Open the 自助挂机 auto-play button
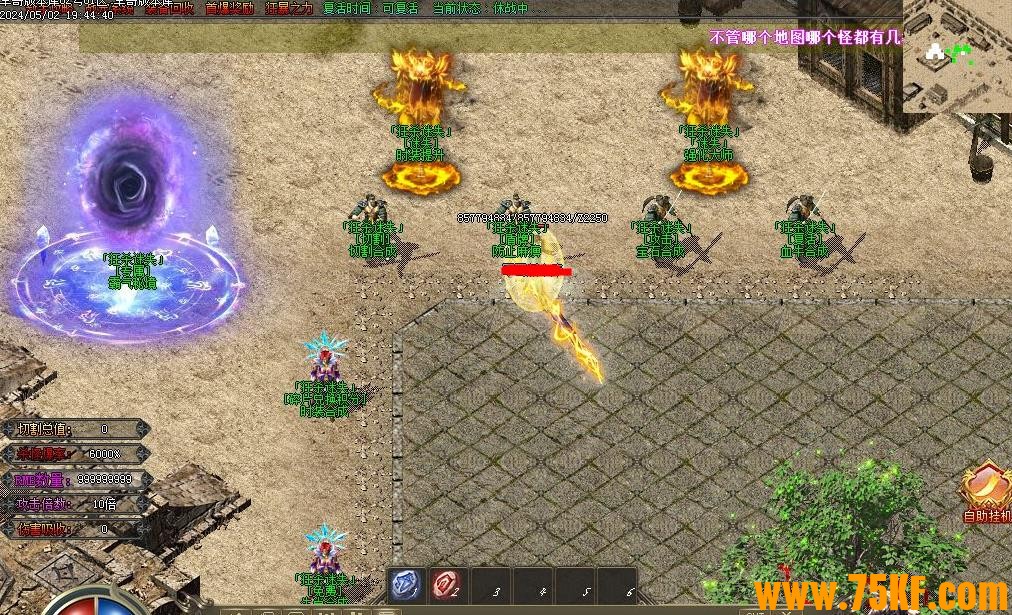The image size is (1012, 615). 986,492
